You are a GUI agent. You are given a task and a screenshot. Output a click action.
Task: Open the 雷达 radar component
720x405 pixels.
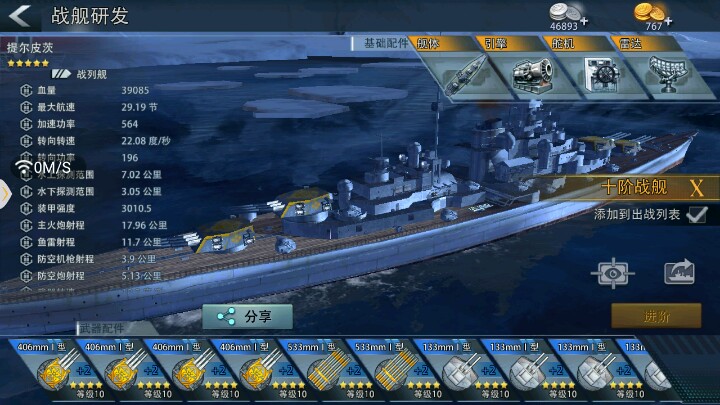(x=666, y=73)
